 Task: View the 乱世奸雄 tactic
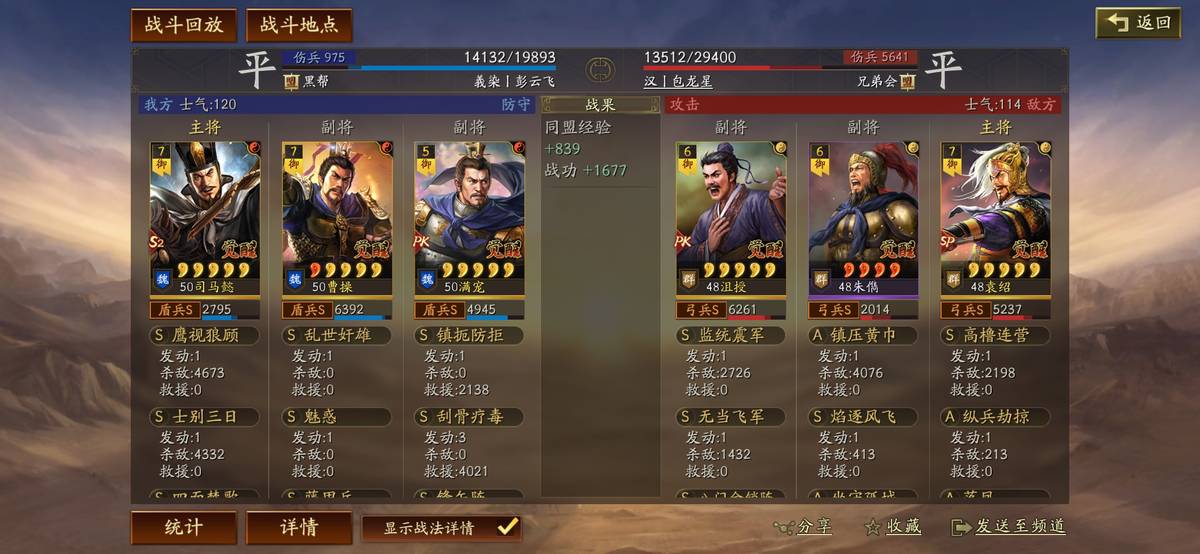point(337,335)
